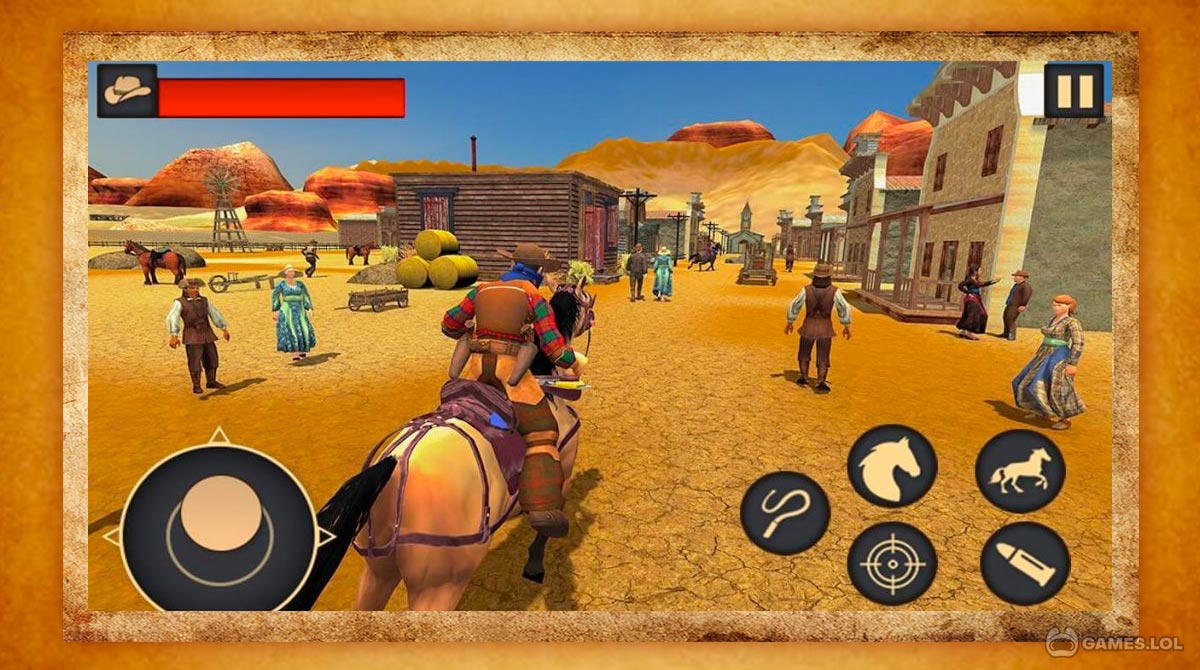Pause the game
This screenshot has height=670, width=1200.
(x=1074, y=91)
